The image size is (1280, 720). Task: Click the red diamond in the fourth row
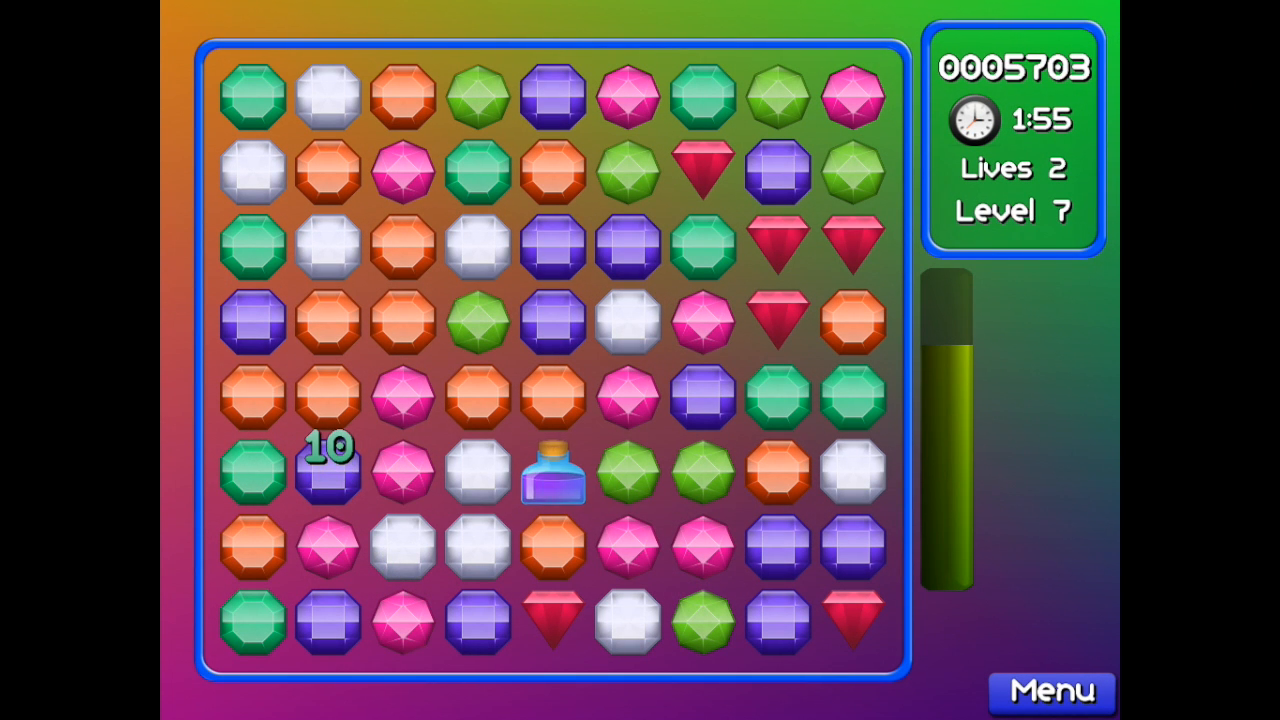[778, 321]
